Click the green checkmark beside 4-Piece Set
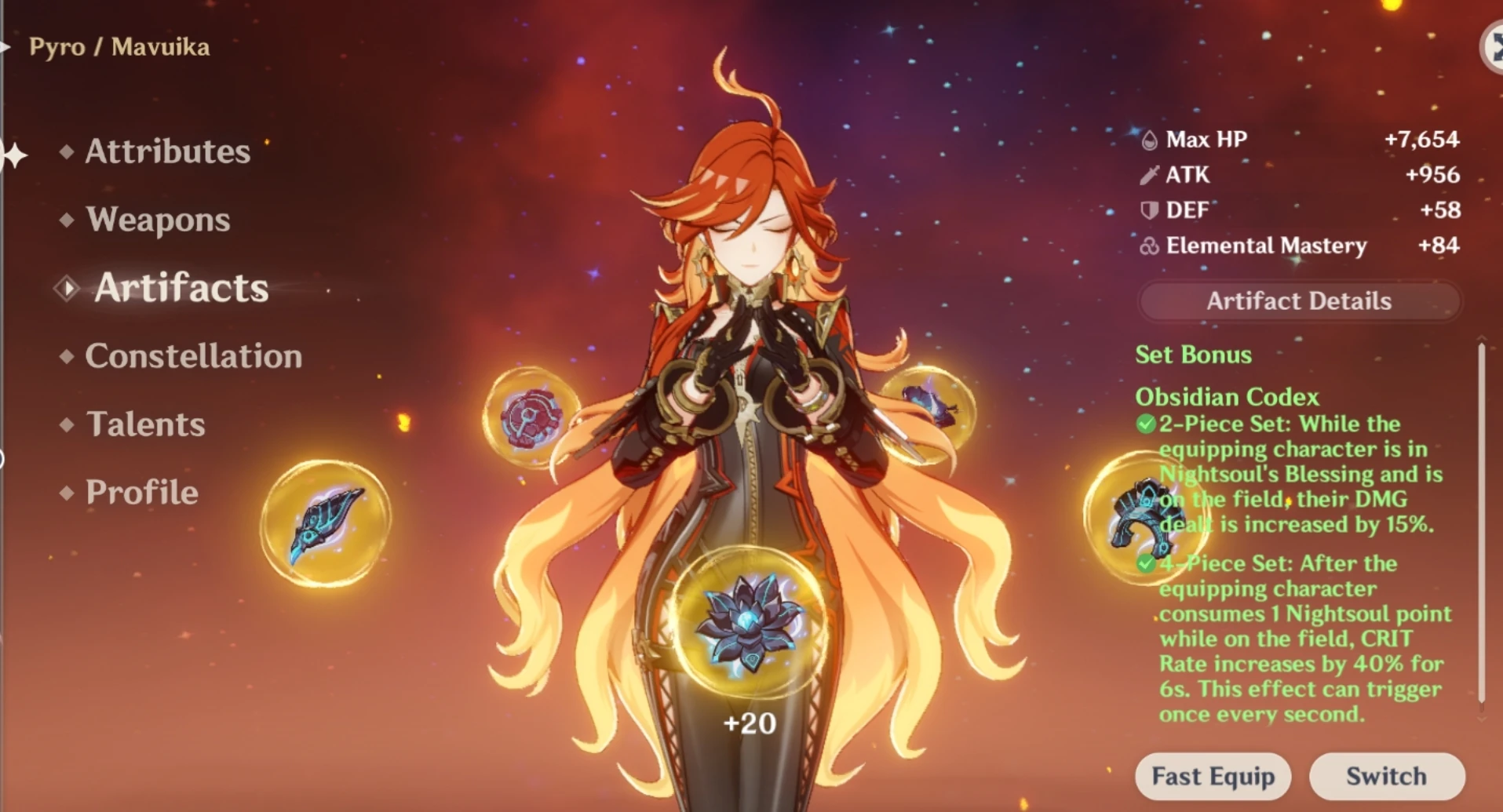 point(1144,563)
